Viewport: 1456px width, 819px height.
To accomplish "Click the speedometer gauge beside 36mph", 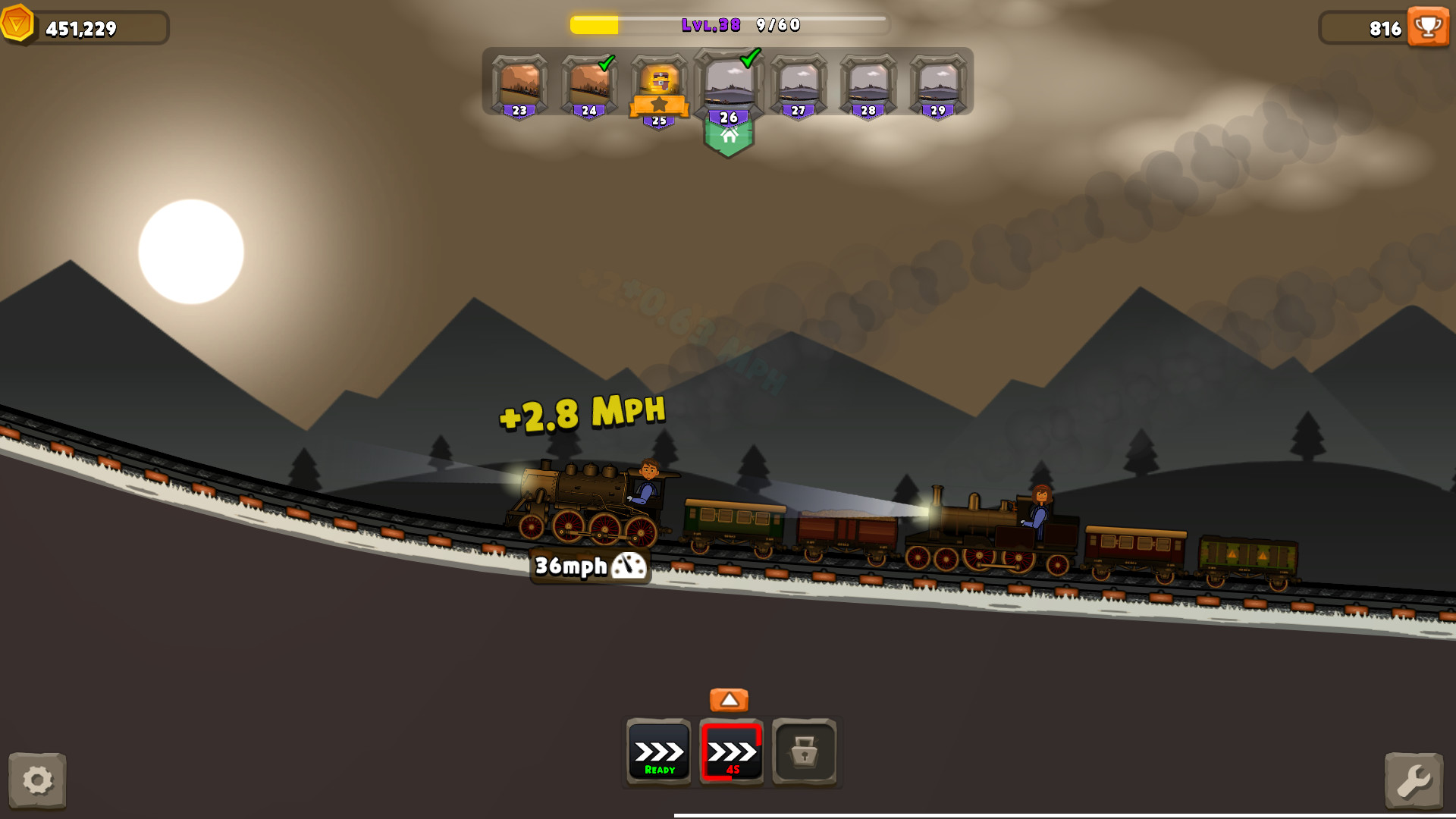I will coord(630,565).
